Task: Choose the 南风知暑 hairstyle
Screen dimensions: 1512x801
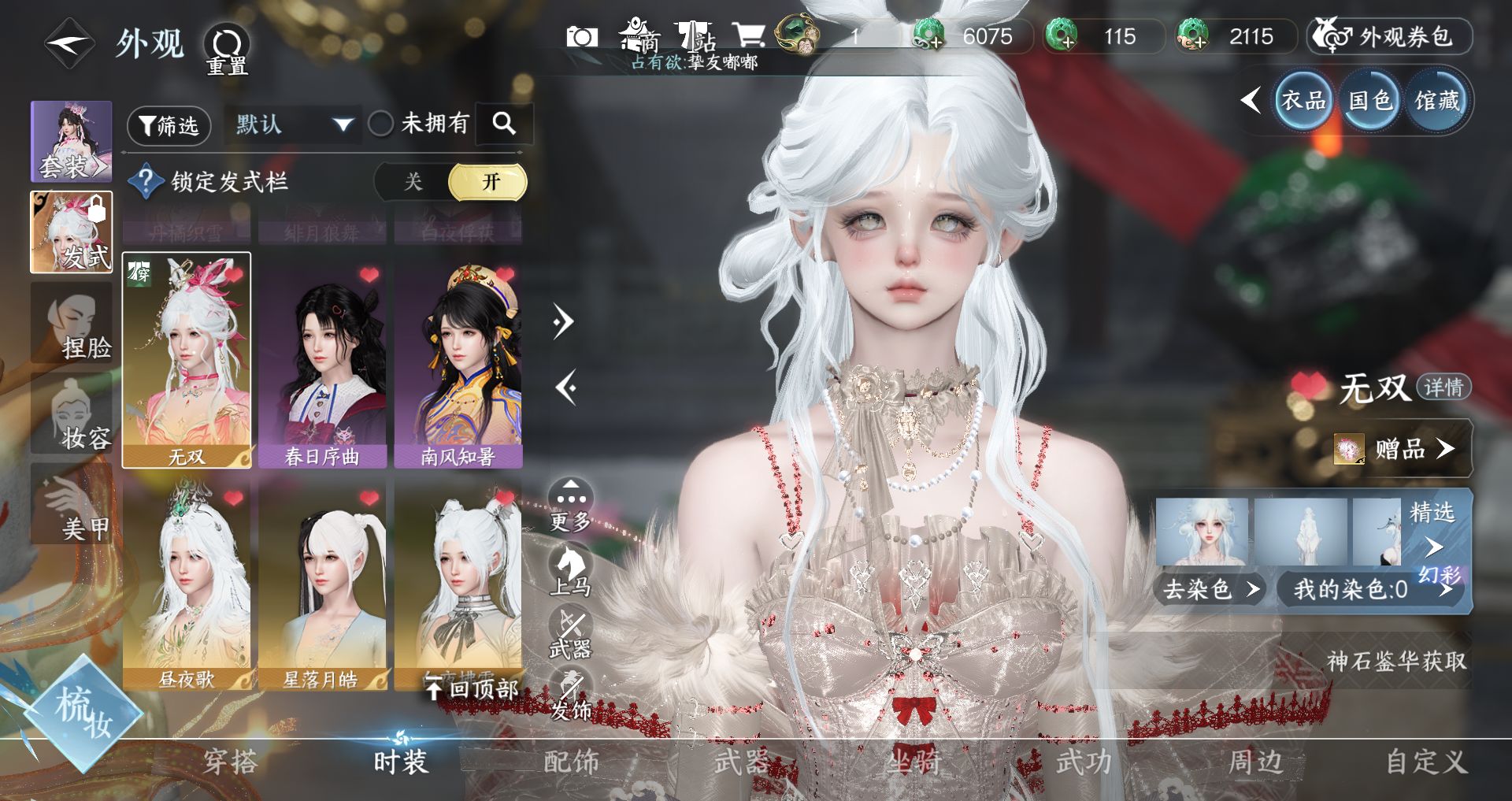Action: (x=458, y=362)
